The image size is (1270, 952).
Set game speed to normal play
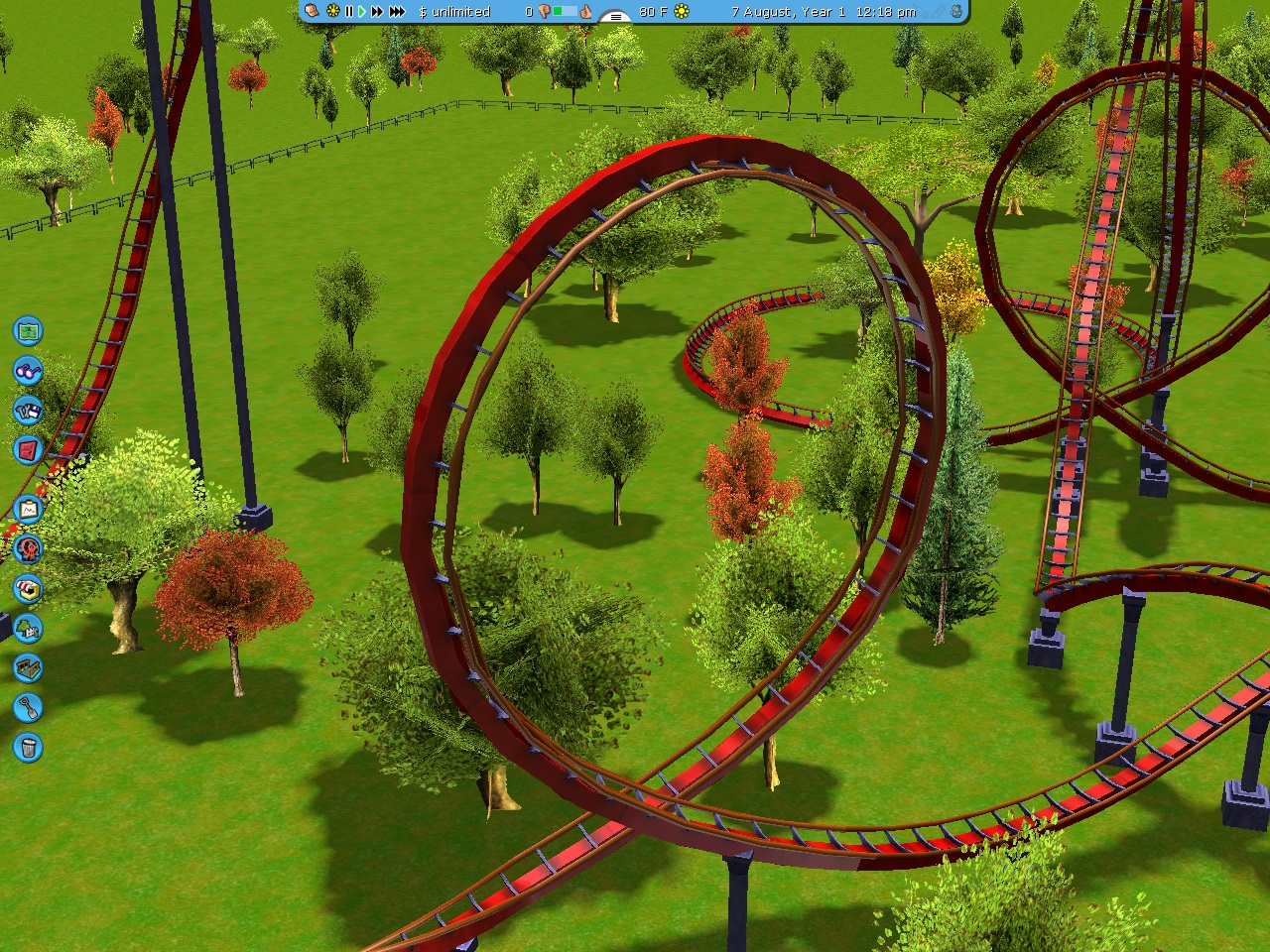point(362,12)
